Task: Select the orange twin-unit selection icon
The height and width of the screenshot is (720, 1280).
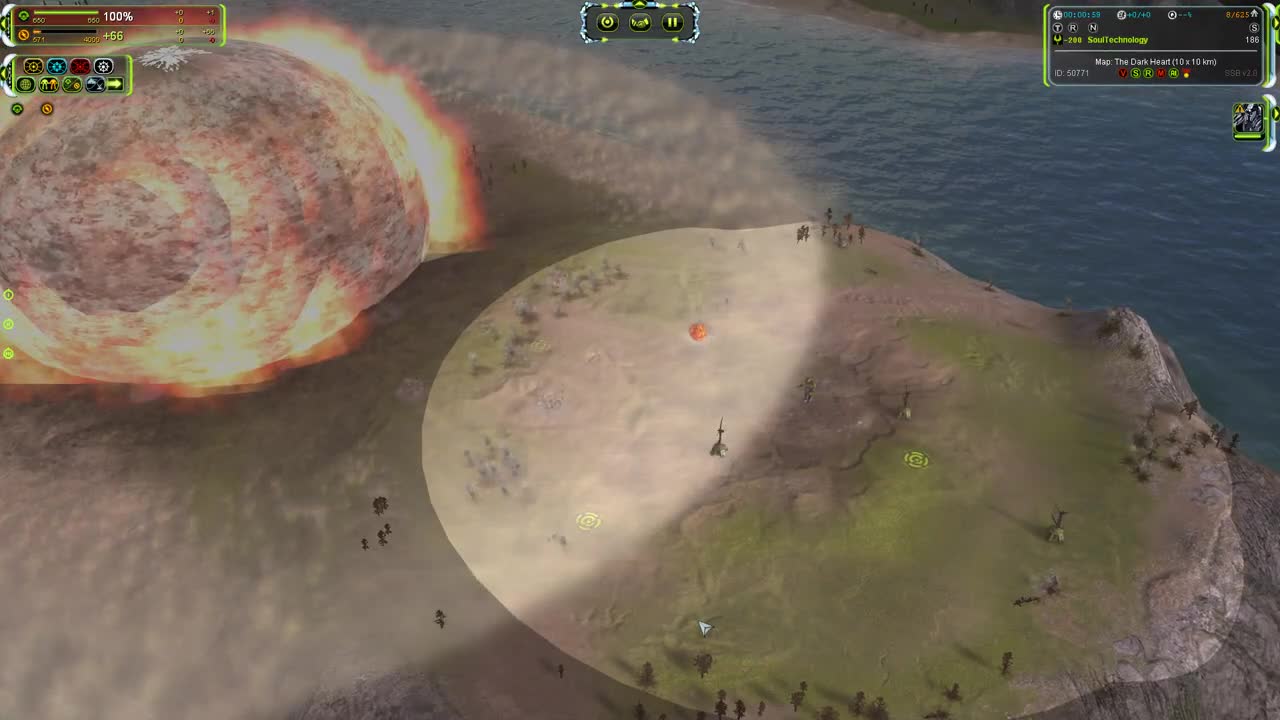Action: (49, 84)
